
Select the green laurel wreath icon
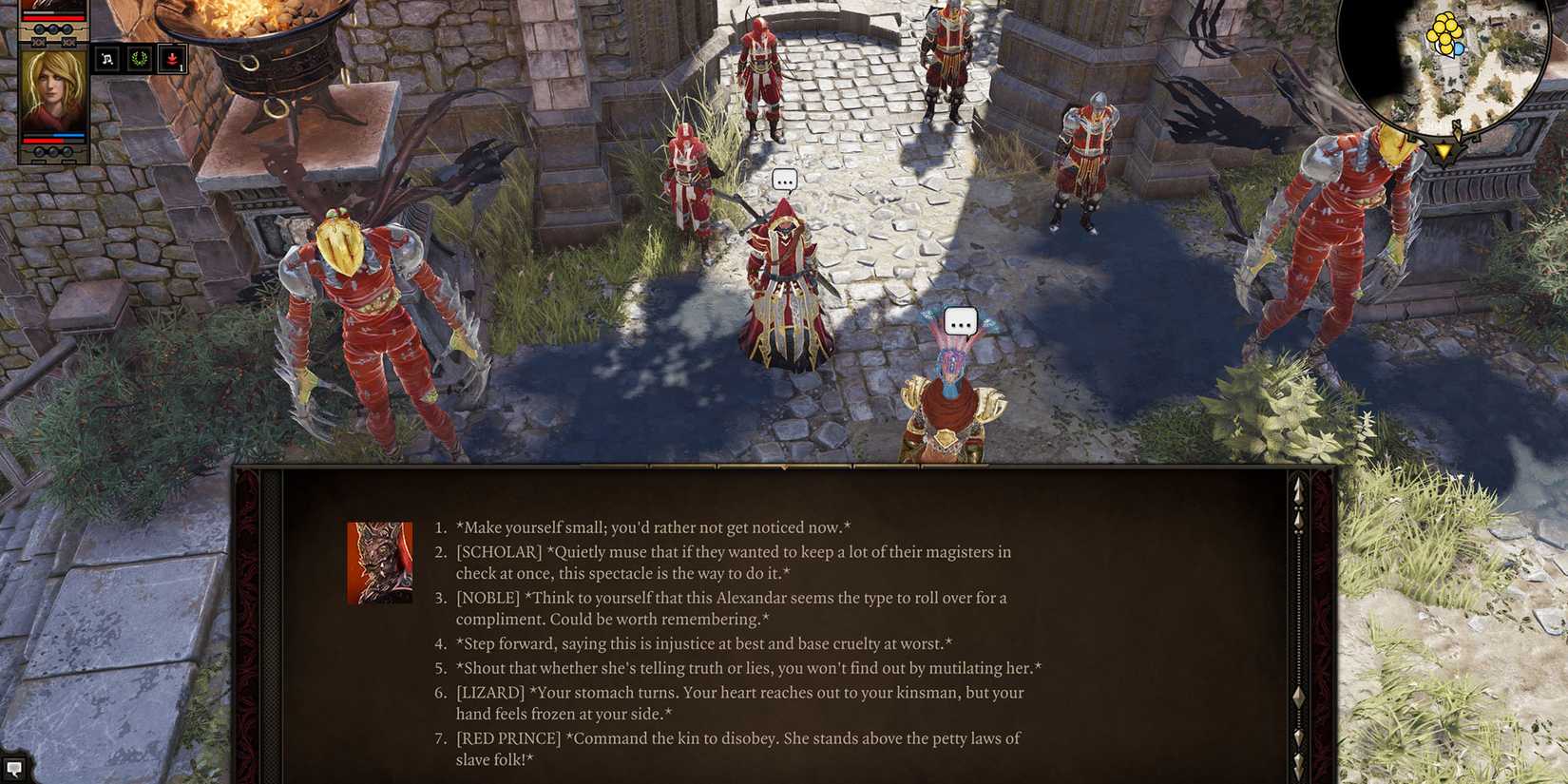coord(139,58)
